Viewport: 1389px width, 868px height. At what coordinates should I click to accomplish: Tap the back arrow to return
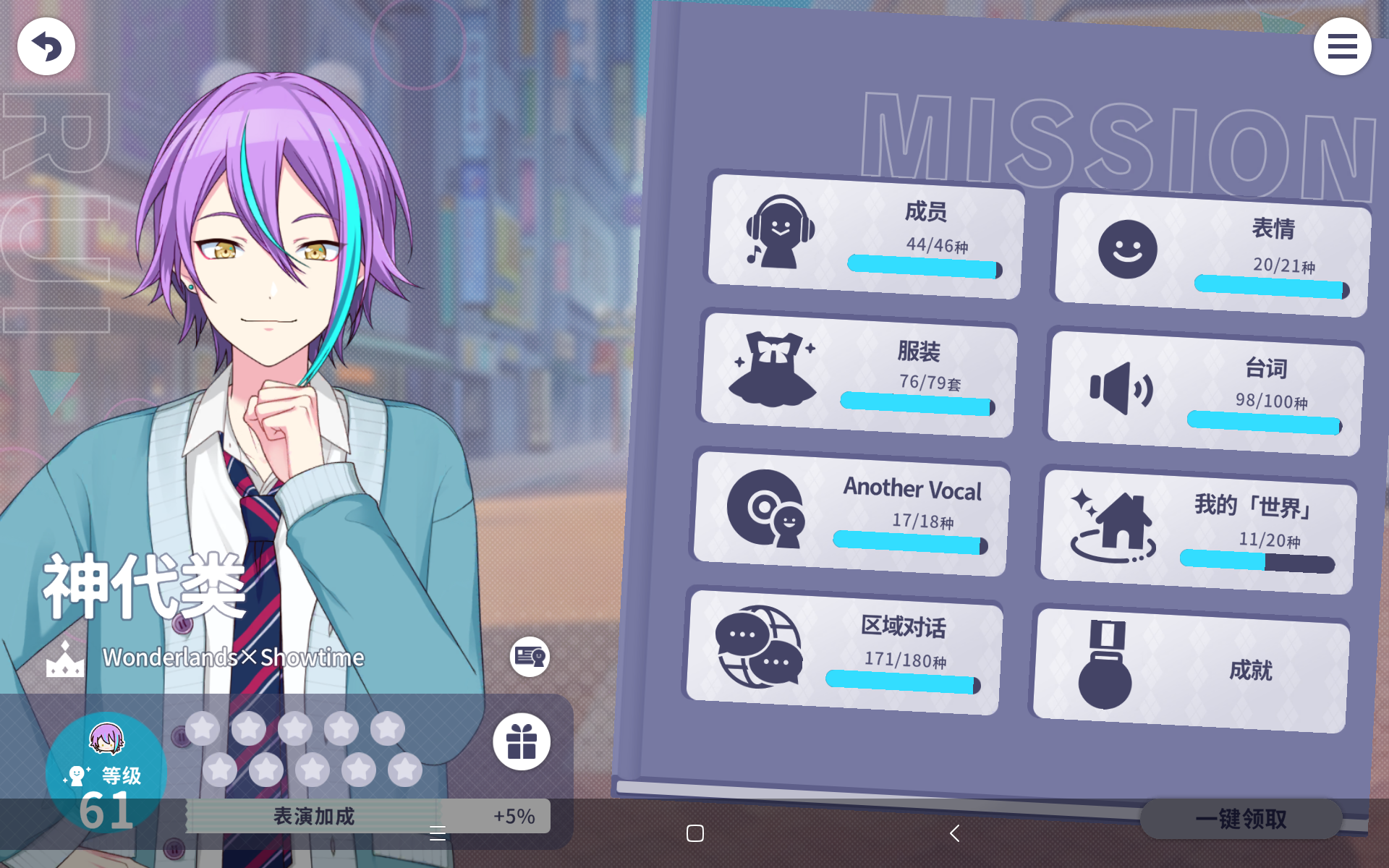[x=46, y=46]
